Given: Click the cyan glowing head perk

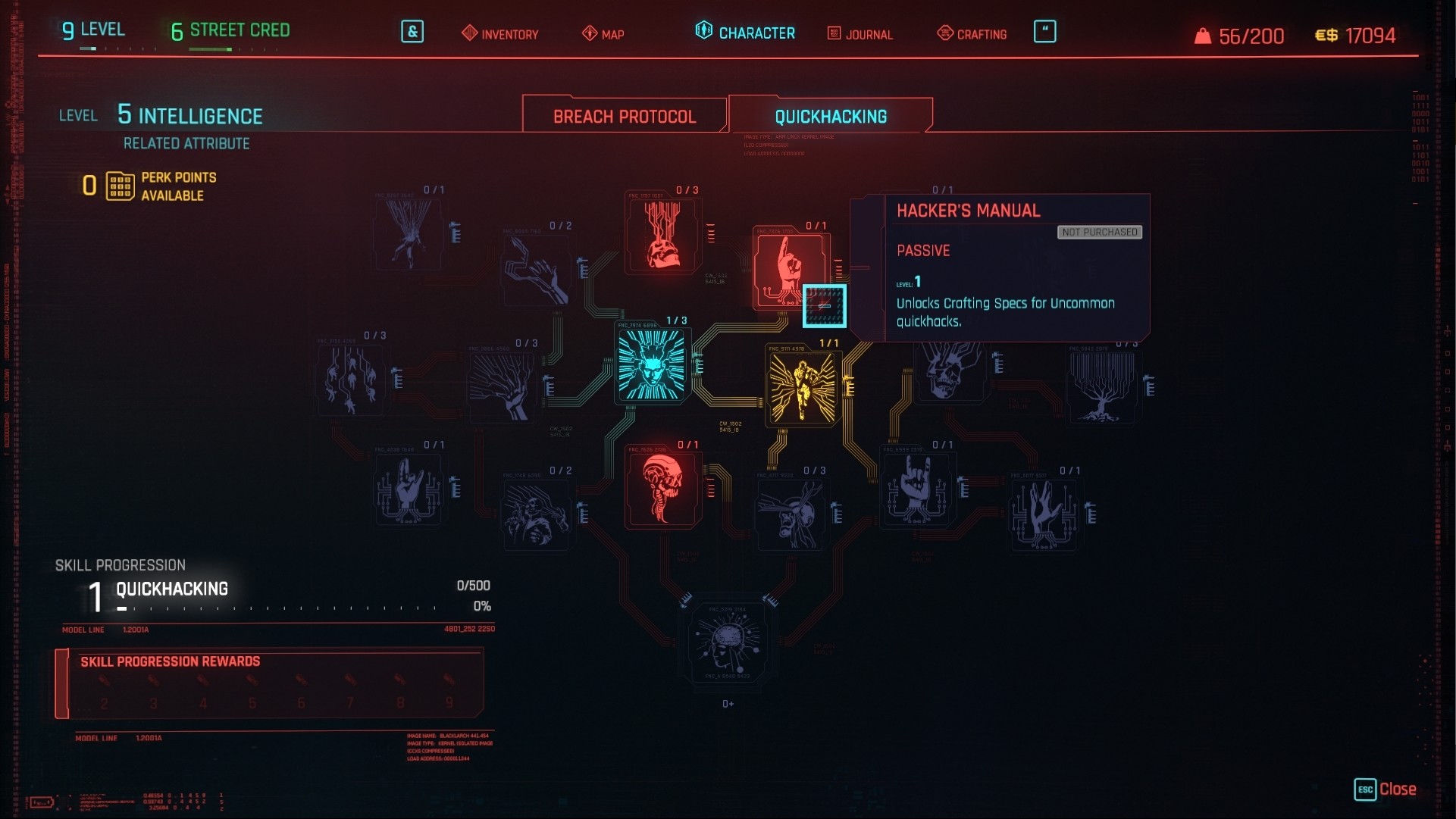Looking at the screenshot, I should [x=651, y=364].
